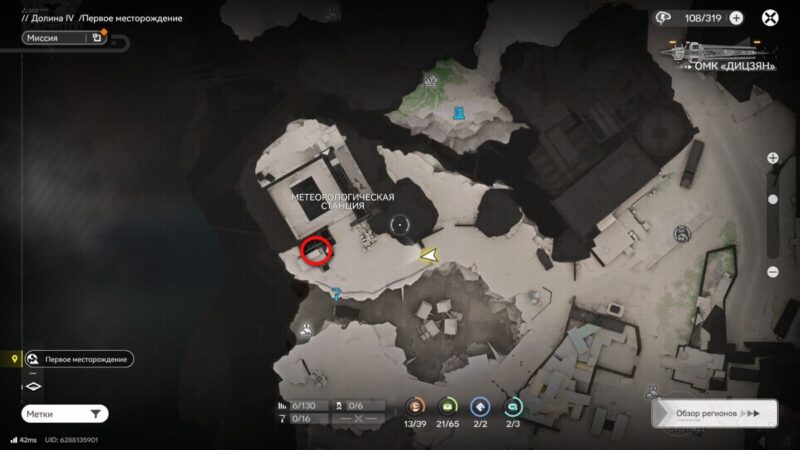This screenshot has height=450, width=800.
Task: Select the blue map marker near the green area
Action: [x=458, y=113]
